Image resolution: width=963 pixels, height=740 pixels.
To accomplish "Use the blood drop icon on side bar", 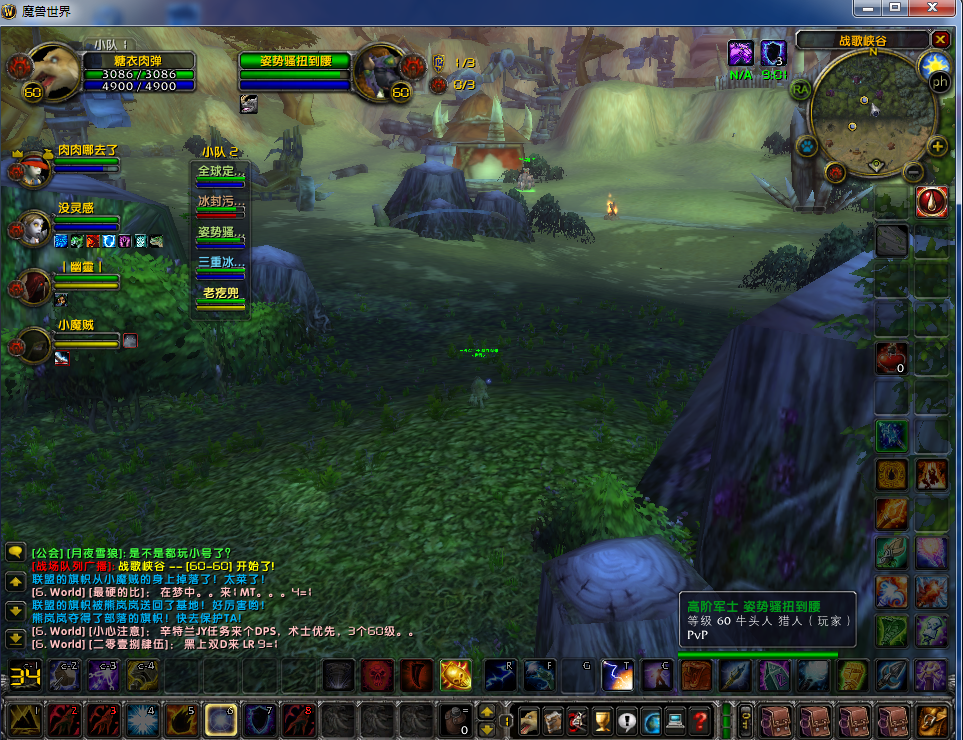I will (x=931, y=202).
